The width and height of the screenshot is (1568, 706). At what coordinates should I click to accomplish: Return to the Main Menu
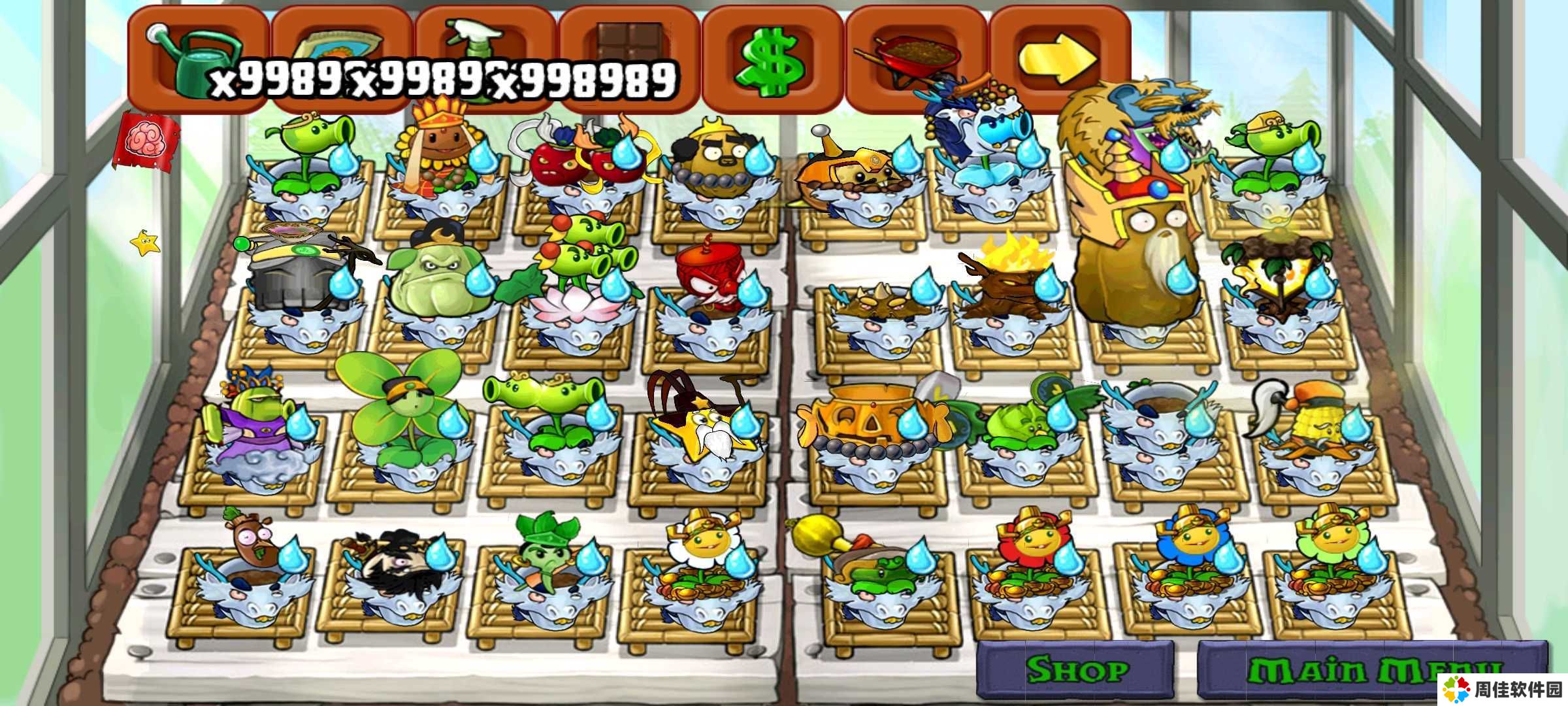click(1372, 669)
